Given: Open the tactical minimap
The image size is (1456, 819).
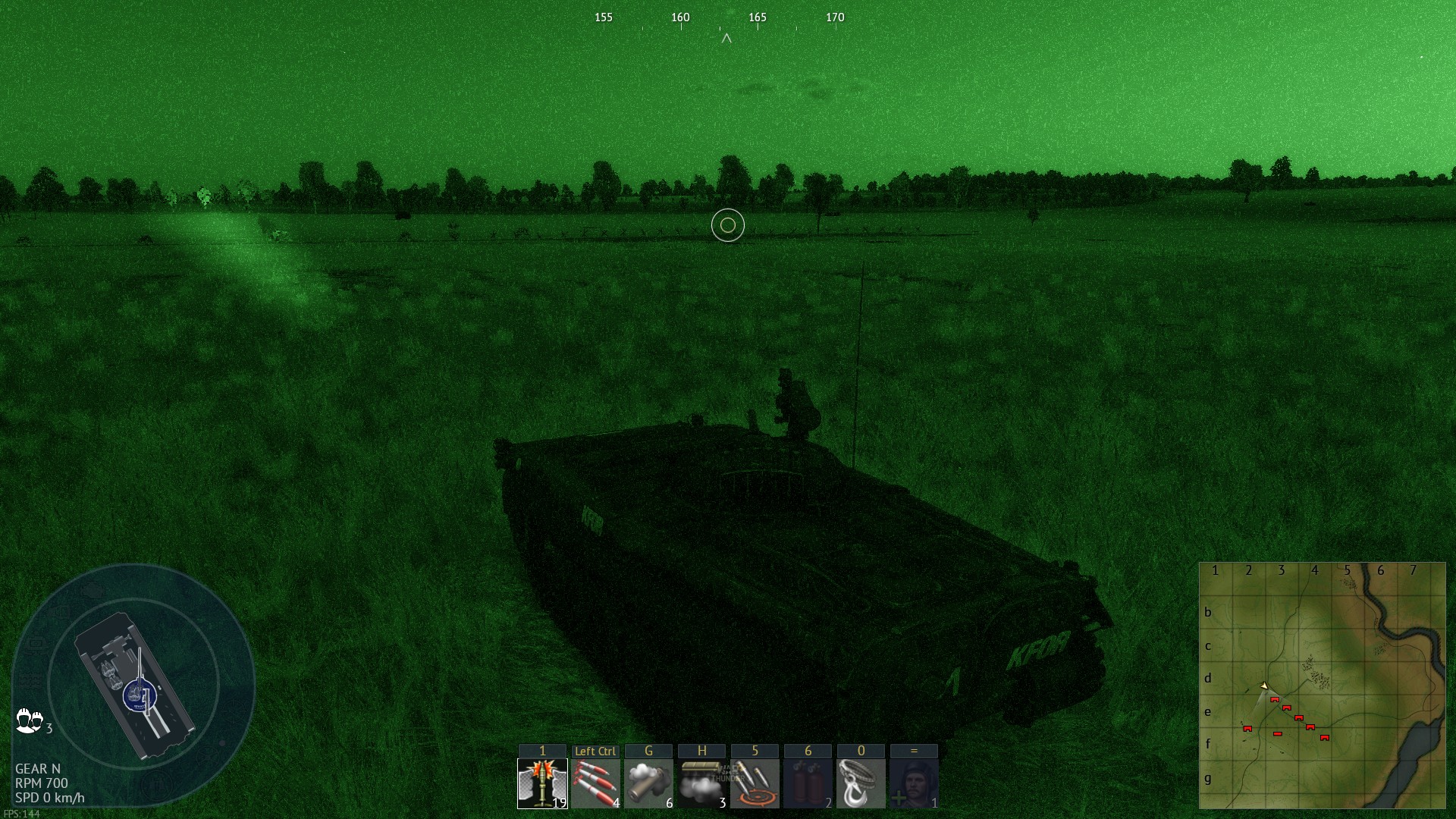Looking at the screenshot, I should pyautogui.click(x=1322, y=686).
